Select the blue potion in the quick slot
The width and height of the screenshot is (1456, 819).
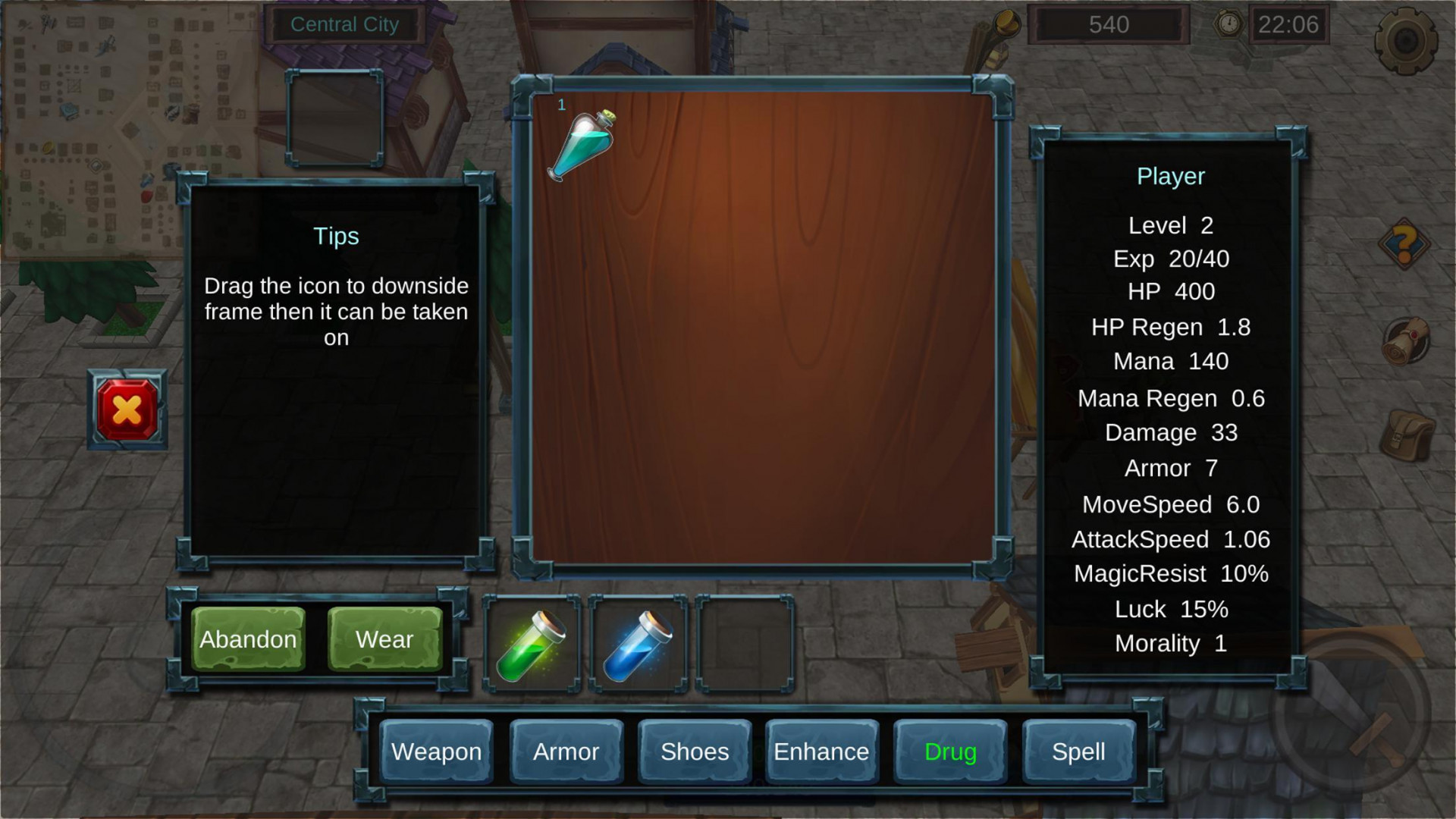639,645
